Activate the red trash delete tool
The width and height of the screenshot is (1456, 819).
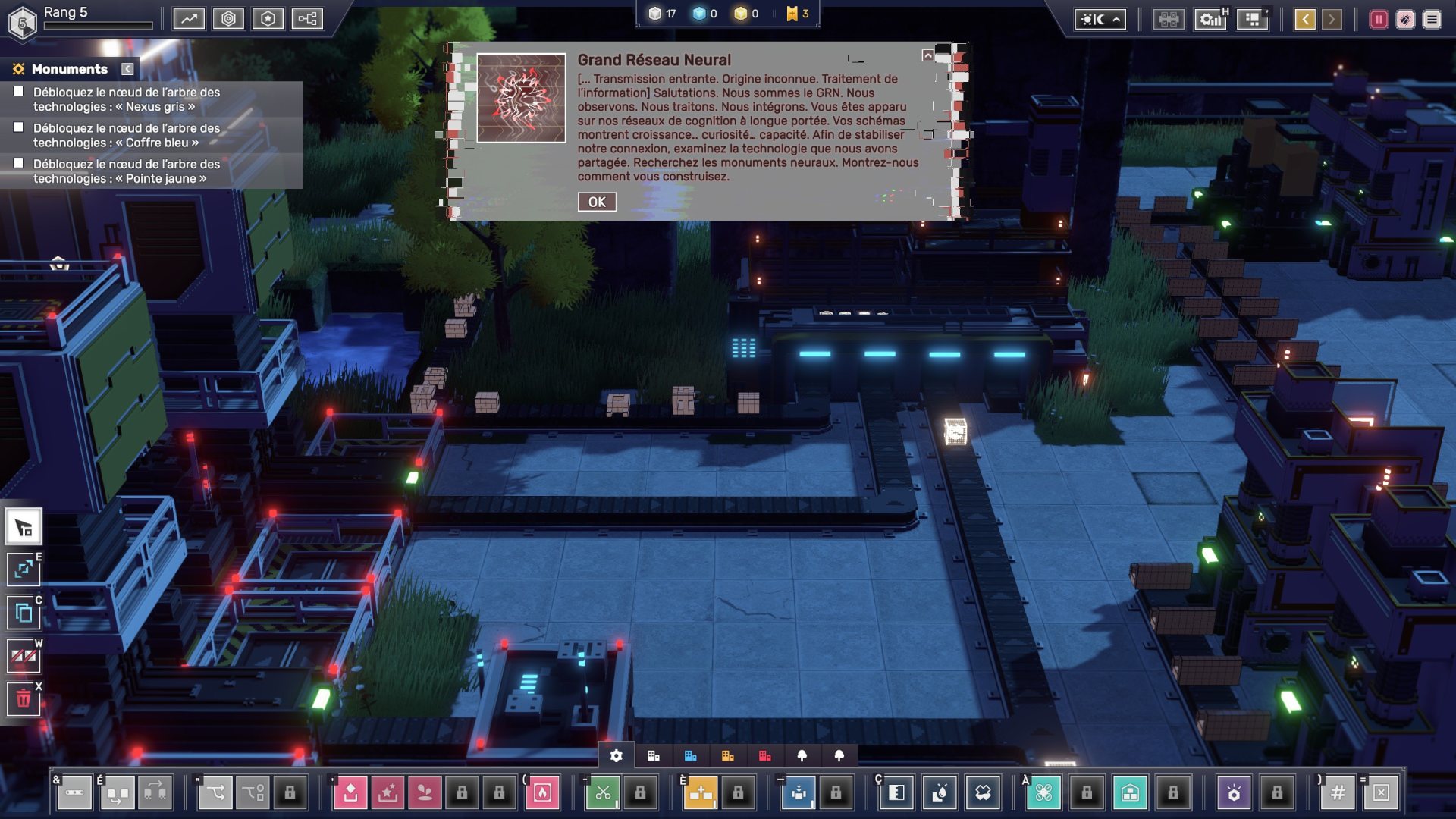pyautogui.click(x=24, y=698)
